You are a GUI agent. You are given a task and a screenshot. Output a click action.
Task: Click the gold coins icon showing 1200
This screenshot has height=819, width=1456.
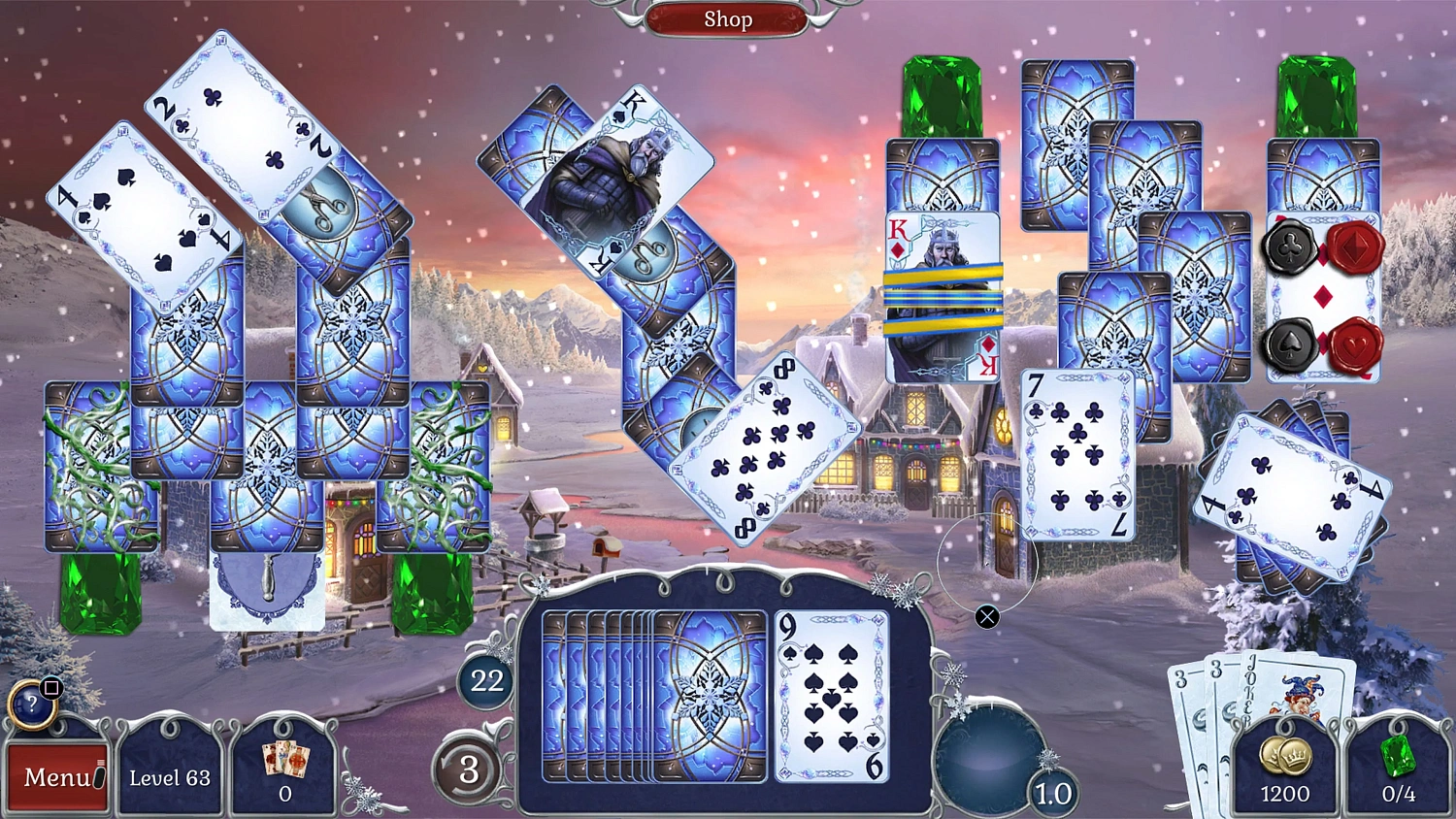[x=1283, y=767]
